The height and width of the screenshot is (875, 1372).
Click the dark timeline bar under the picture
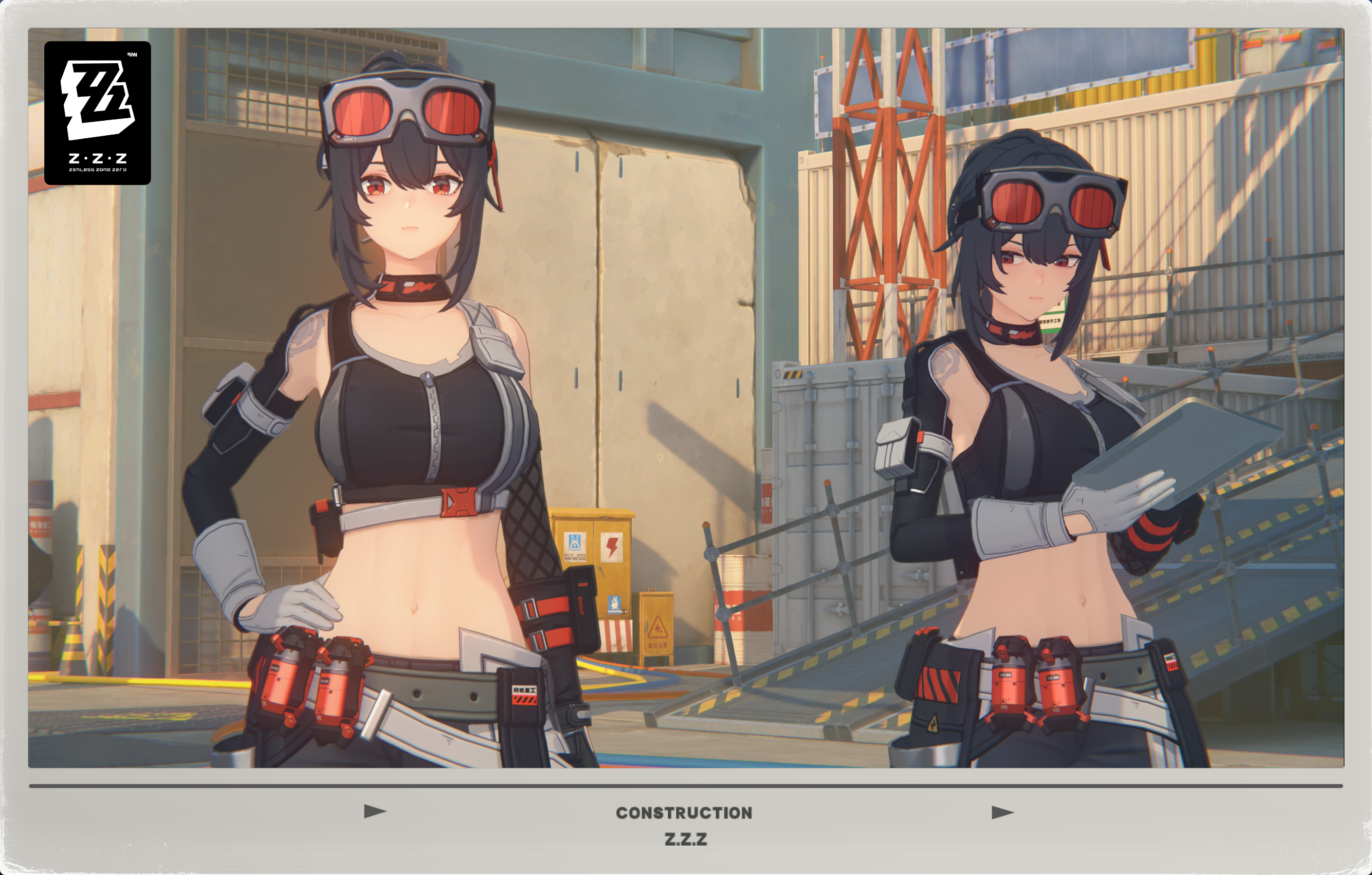(x=686, y=786)
